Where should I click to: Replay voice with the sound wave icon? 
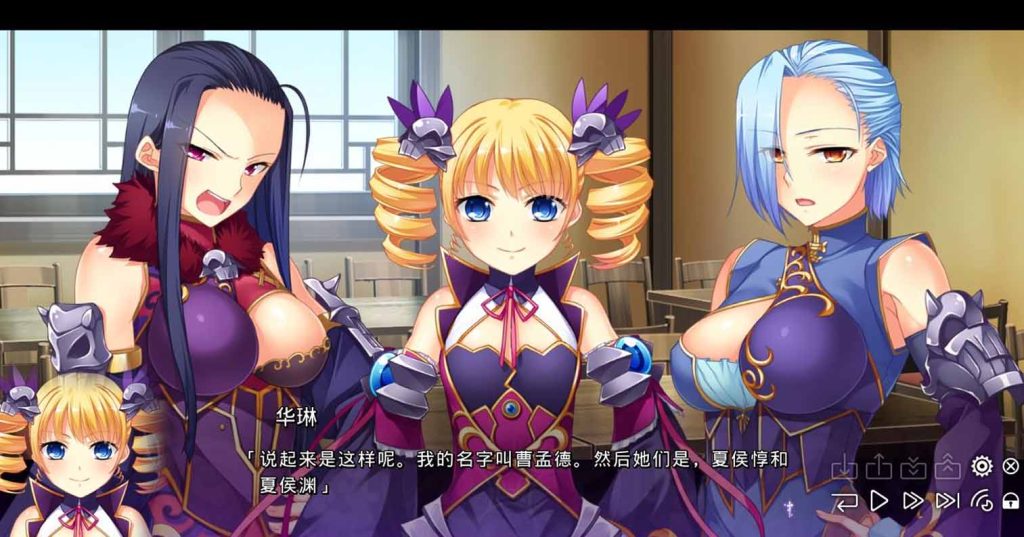pos(981,500)
